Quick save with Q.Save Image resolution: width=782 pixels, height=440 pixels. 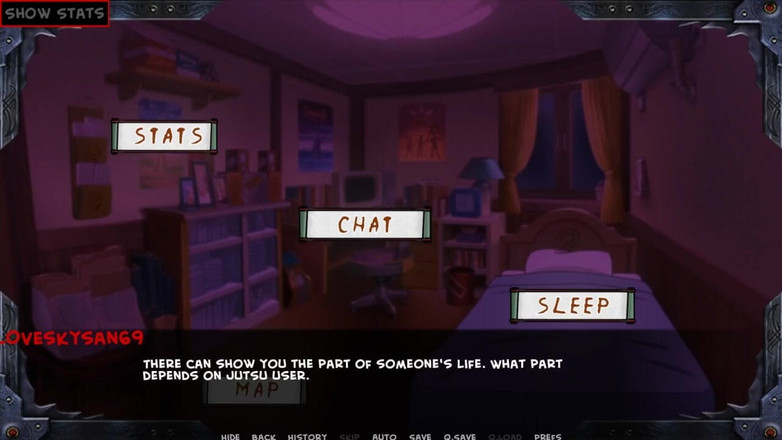(x=460, y=436)
